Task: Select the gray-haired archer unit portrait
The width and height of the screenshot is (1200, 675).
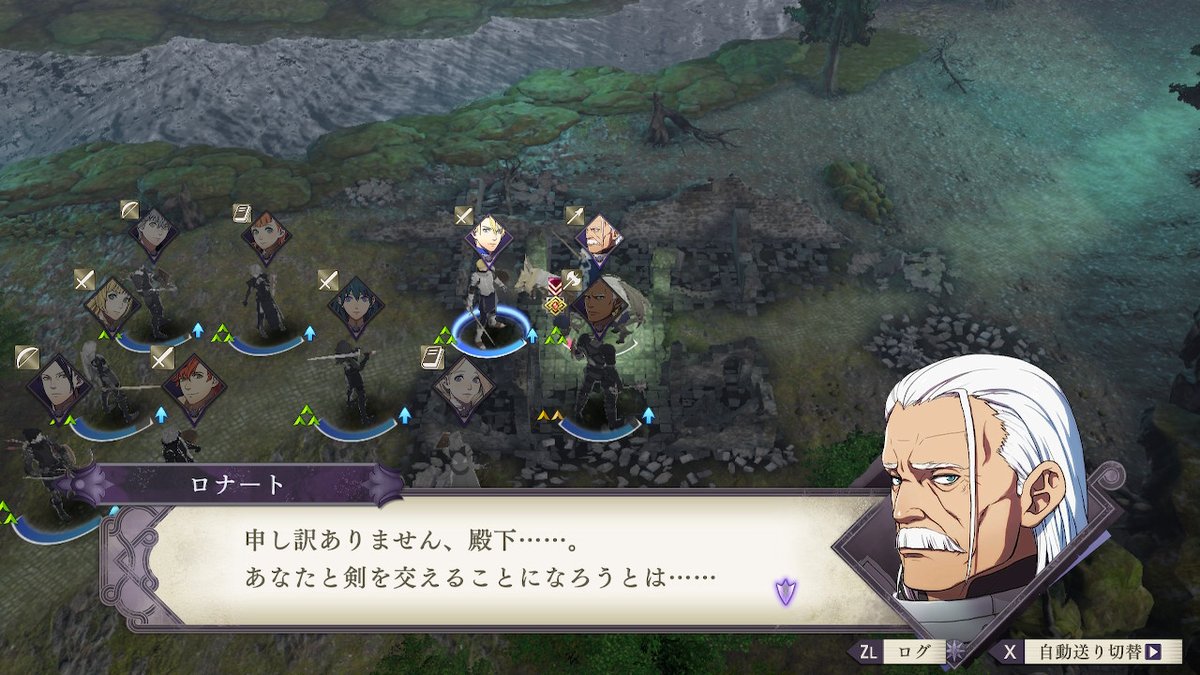Action: tap(153, 233)
